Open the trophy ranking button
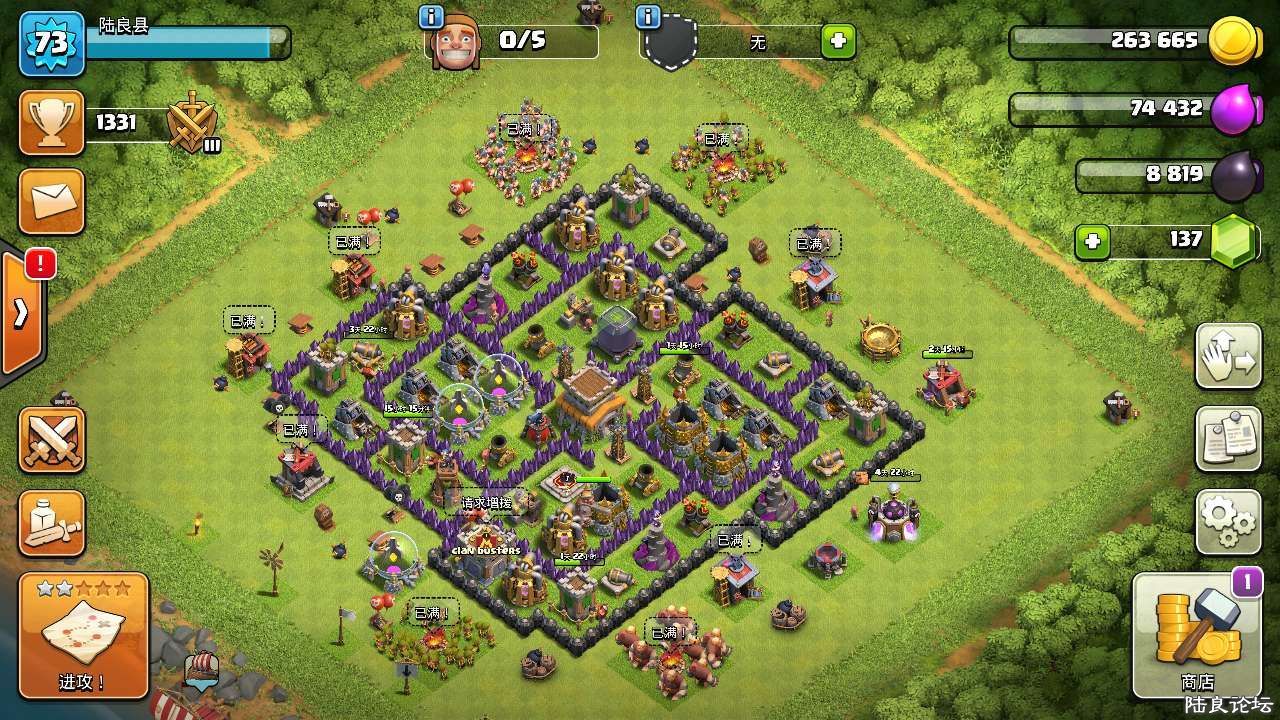The width and height of the screenshot is (1280, 720). point(52,123)
